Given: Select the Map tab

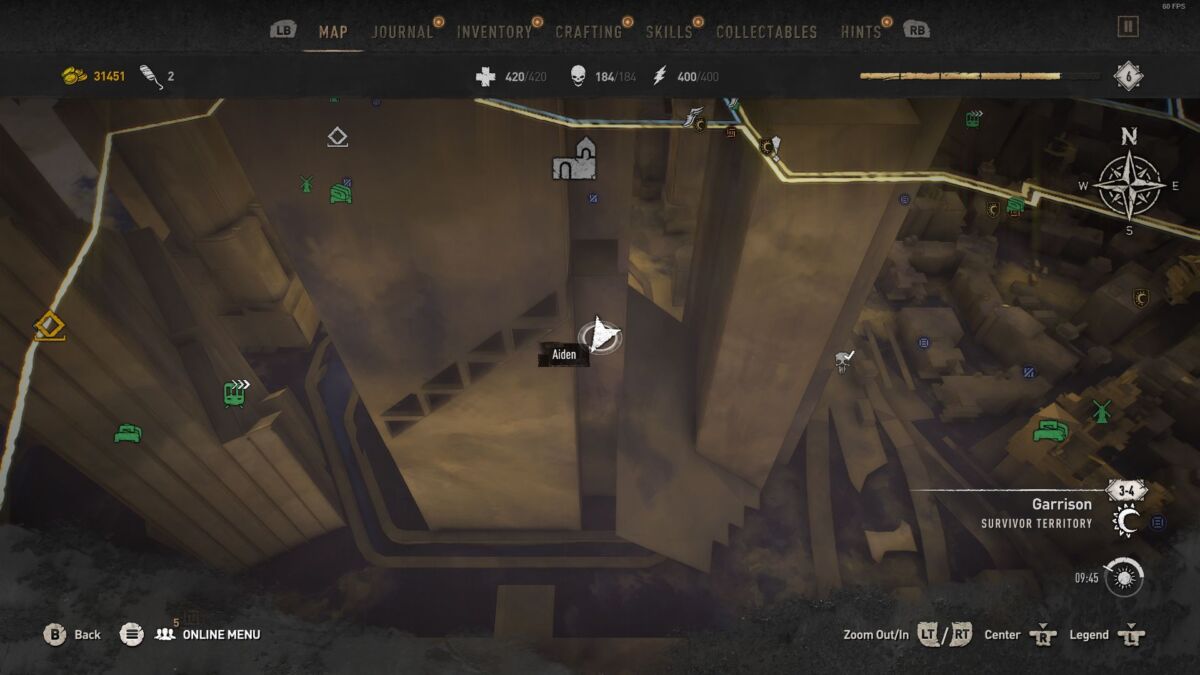Looking at the screenshot, I should [333, 32].
